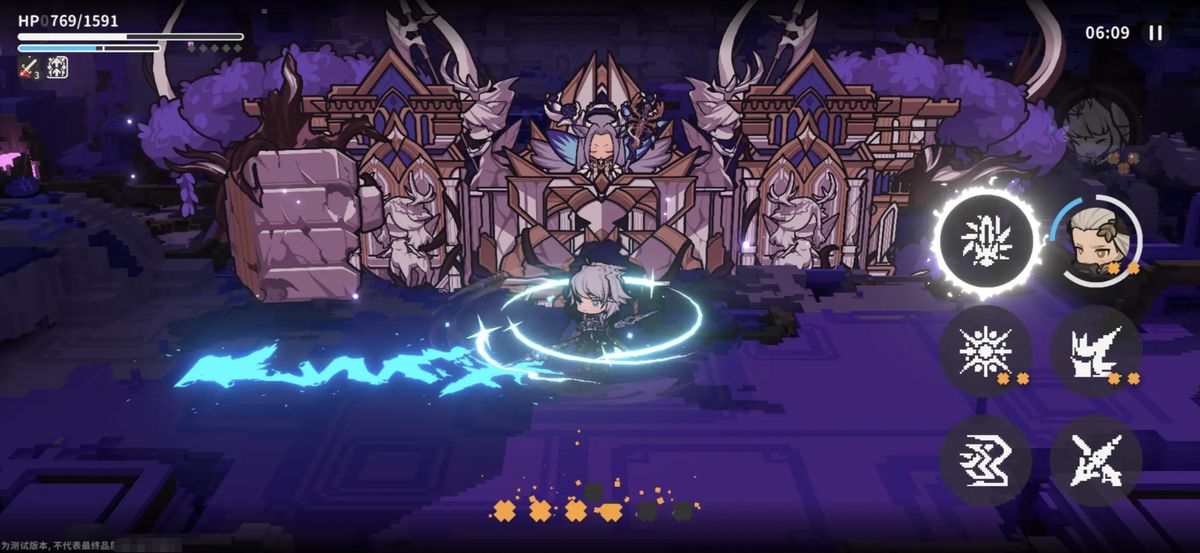Inspect the red sword buff icon
This screenshot has width=1200, height=553.
coord(28,67)
